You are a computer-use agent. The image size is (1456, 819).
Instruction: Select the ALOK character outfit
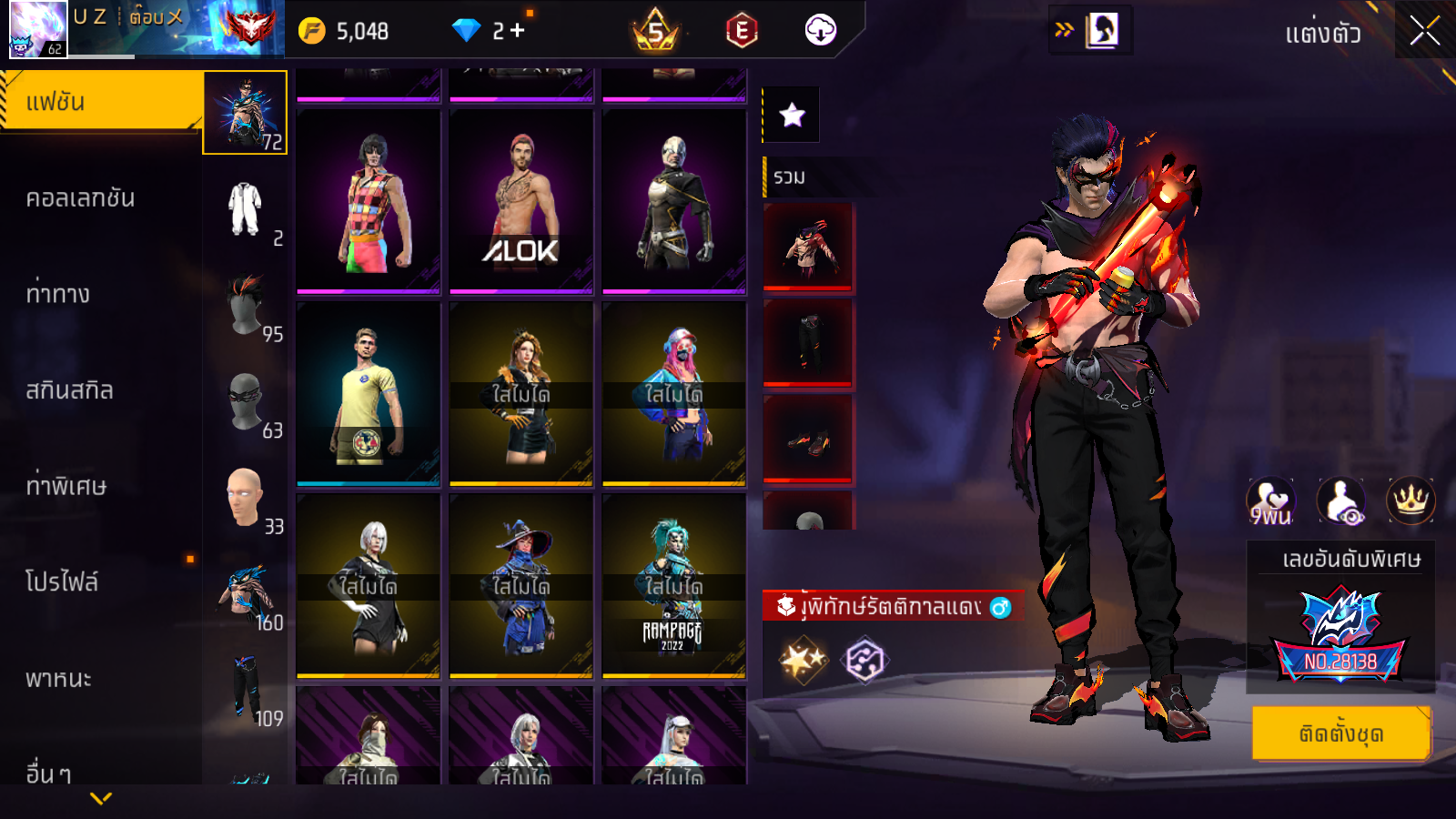[x=521, y=202]
